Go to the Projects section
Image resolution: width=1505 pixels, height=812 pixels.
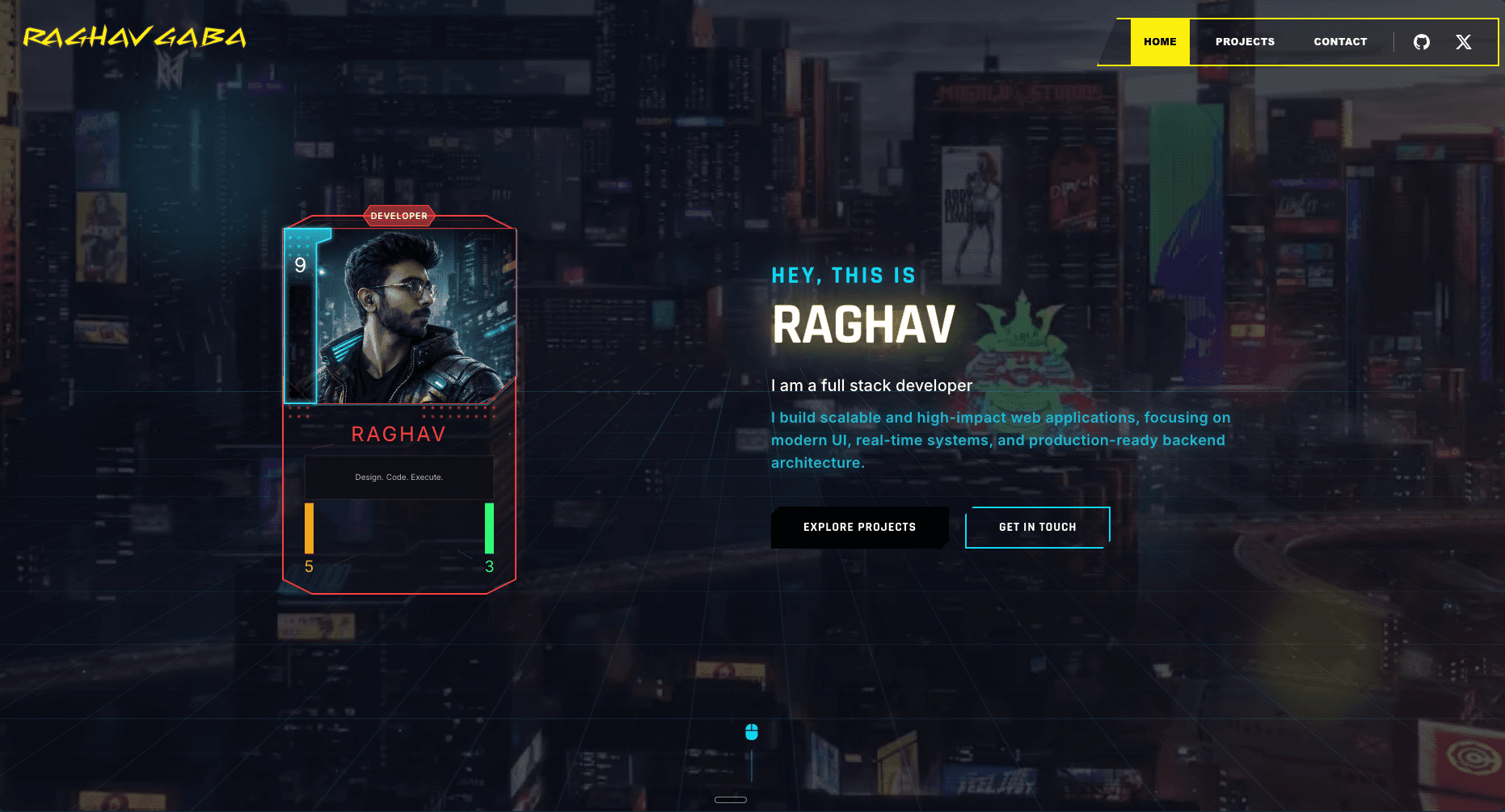point(1245,42)
